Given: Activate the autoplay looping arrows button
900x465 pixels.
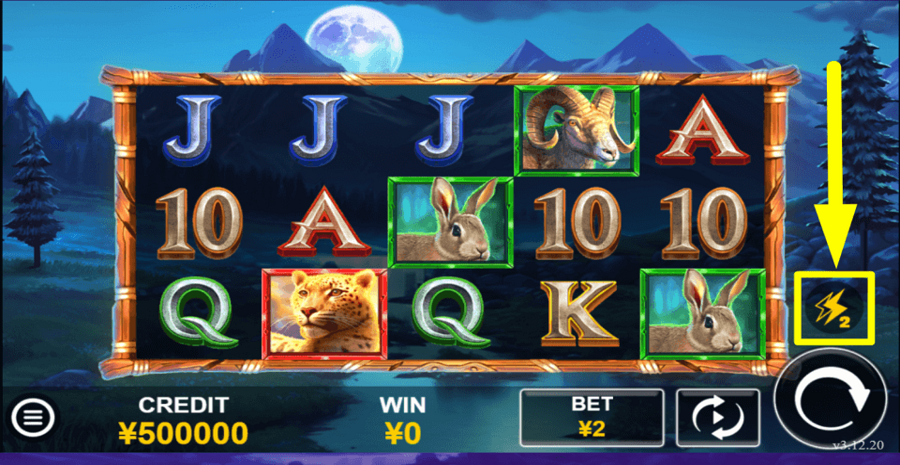Looking at the screenshot, I should click(717, 418).
